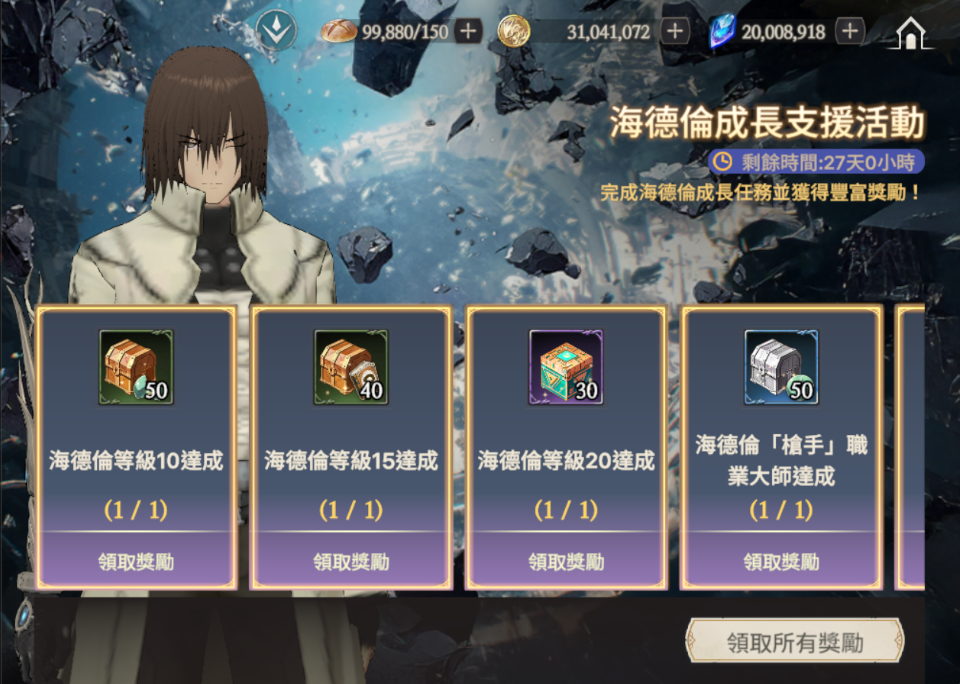Inspect the silver chest reward icon

coord(781,367)
